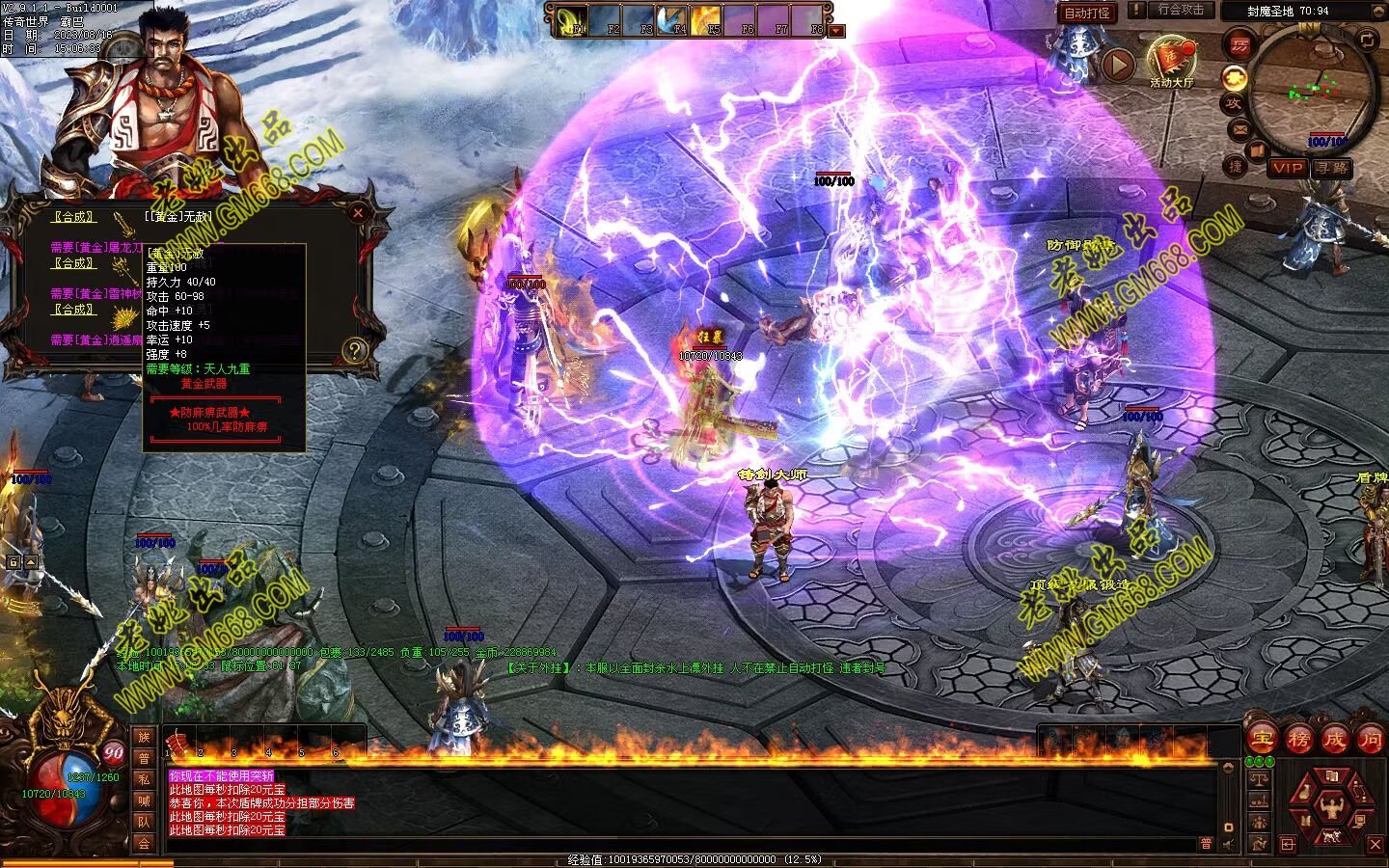Open the VIP panel
Screen dimensions: 1389x868
pos(1287,168)
